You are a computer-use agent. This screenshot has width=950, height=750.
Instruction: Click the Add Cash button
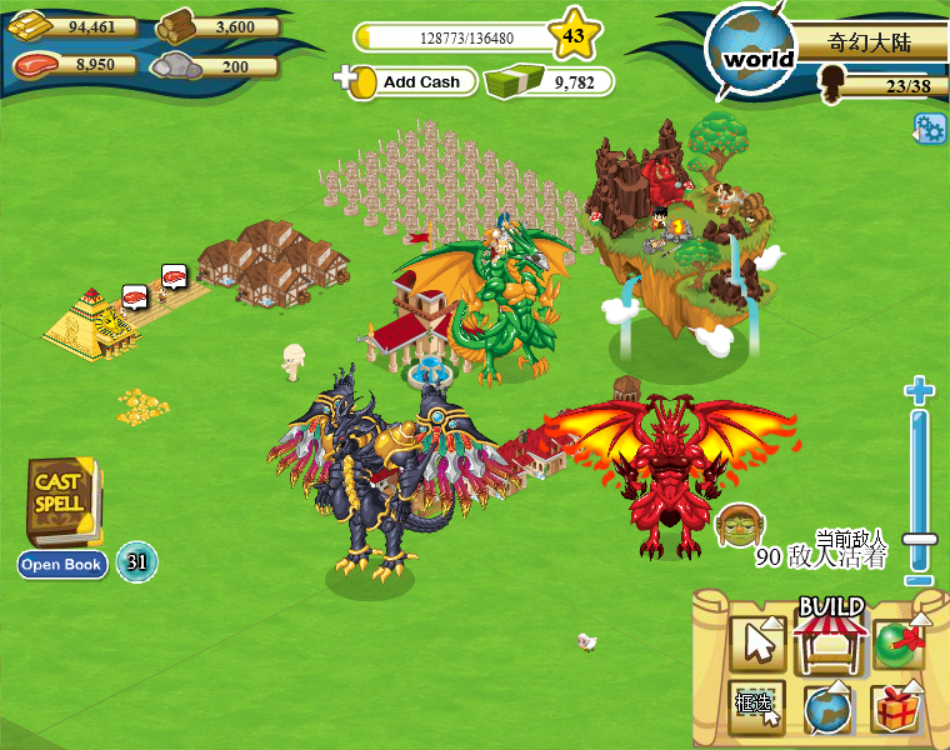coord(408,81)
